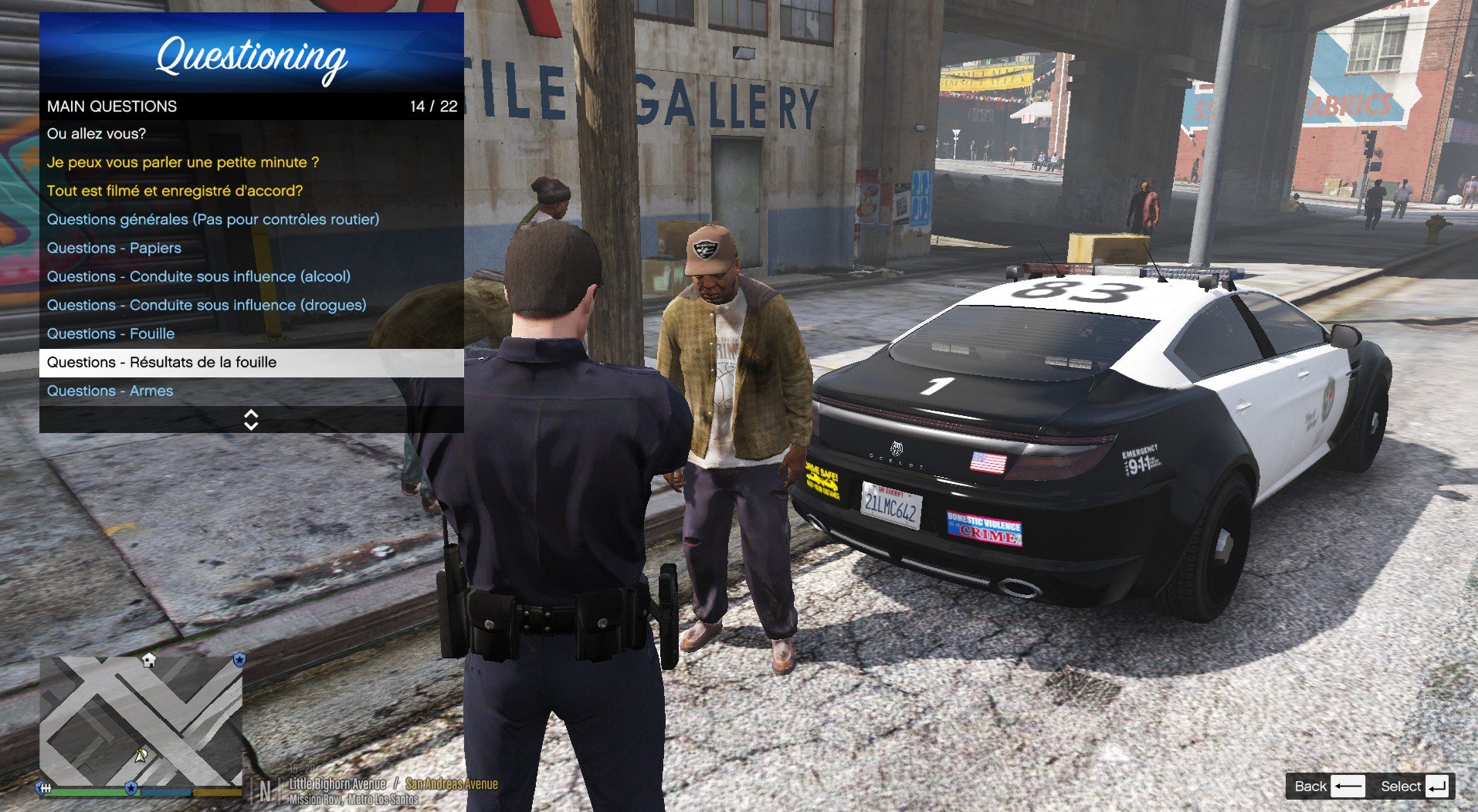This screenshot has width=1478, height=812.
Task: Click the menu's up/down scroll arrows
Action: [251, 420]
